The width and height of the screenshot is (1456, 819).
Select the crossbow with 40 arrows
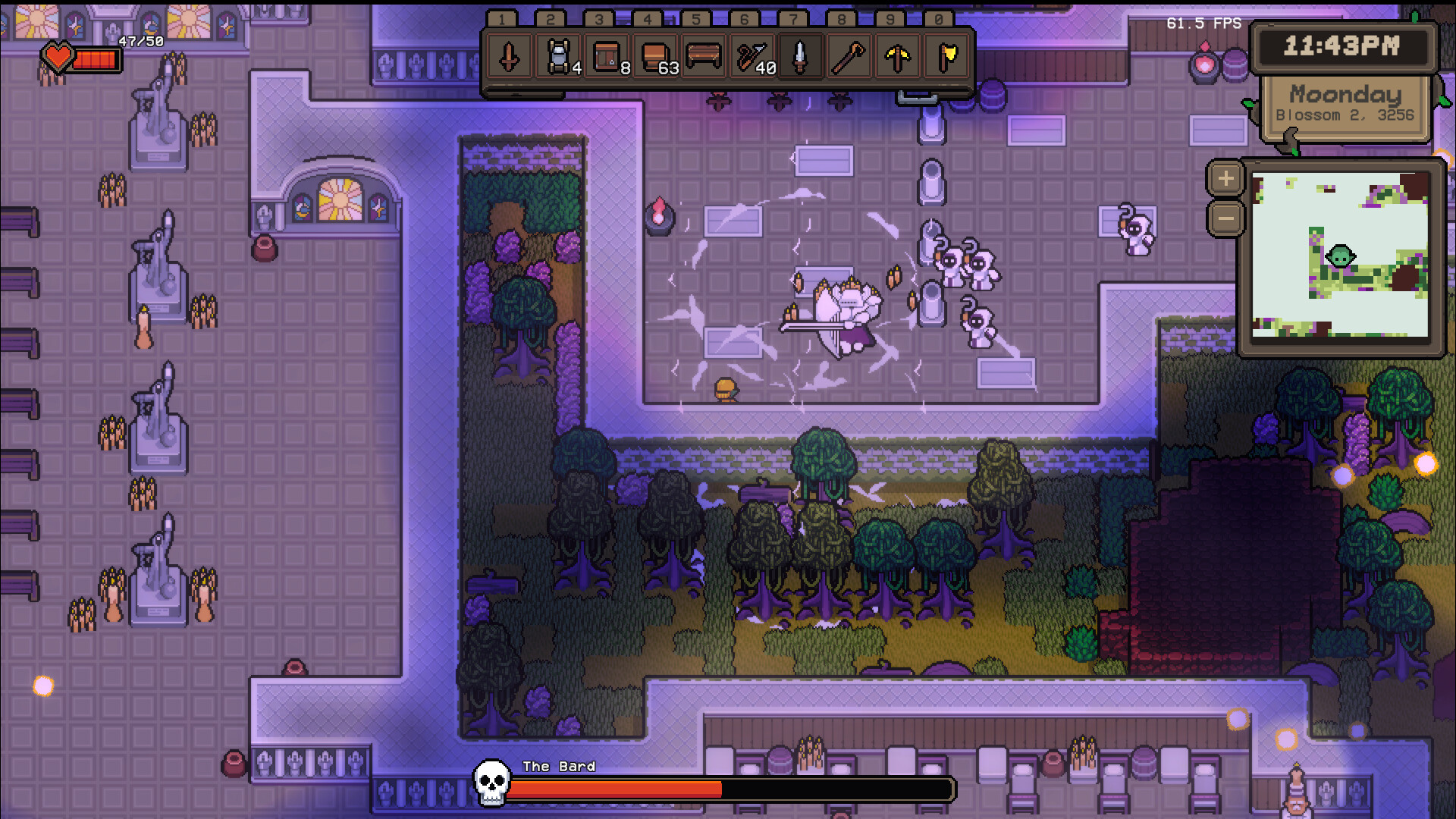click(750, 58)
